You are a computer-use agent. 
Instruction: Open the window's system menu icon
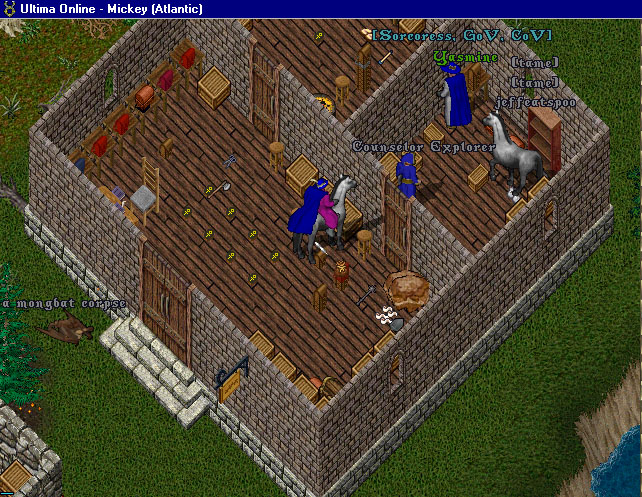[x=11, y=9]
